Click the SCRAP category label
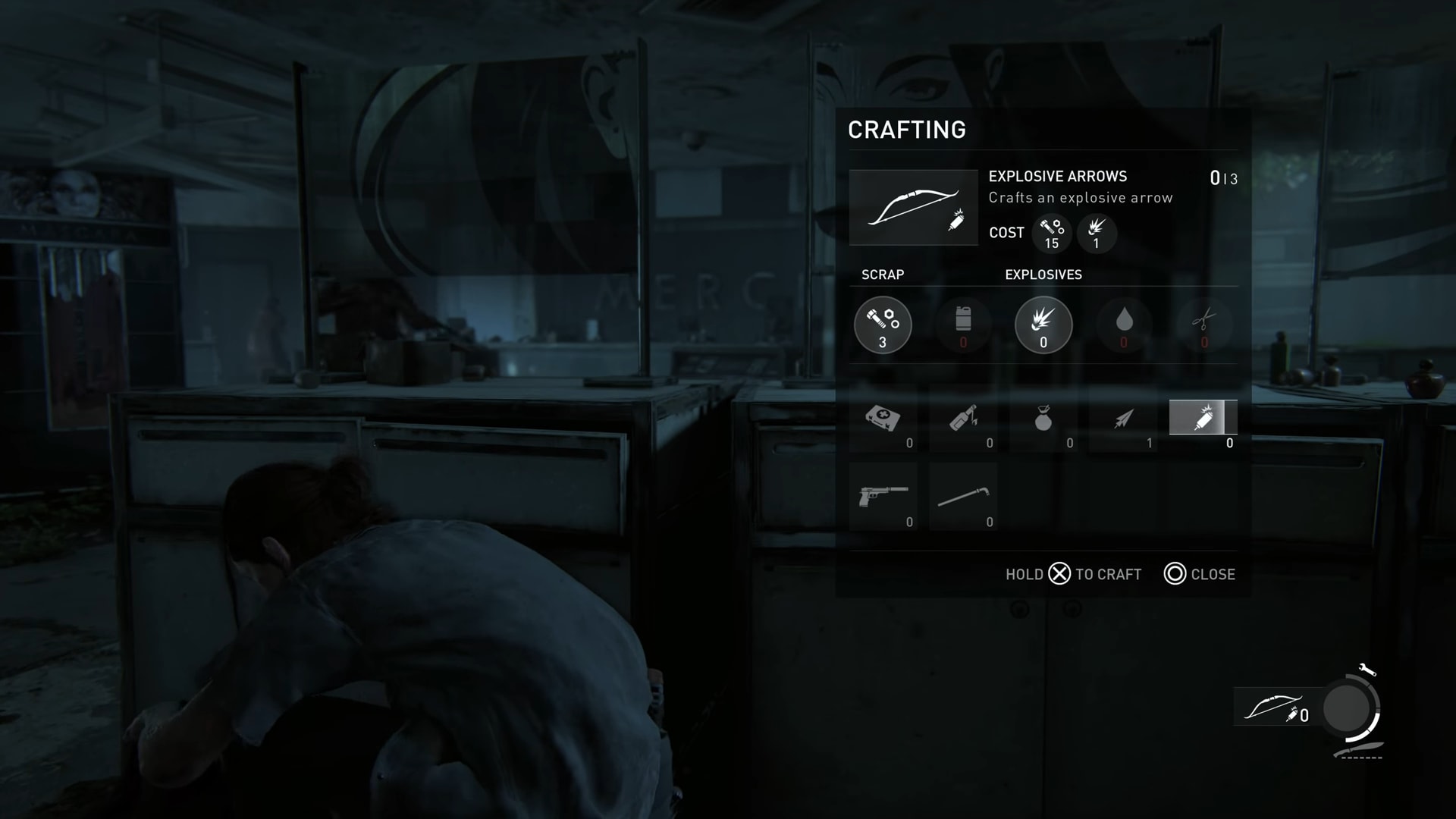The height and width of the screenshot is (819, 1456). pyautogui.click(x=881, y=275)
